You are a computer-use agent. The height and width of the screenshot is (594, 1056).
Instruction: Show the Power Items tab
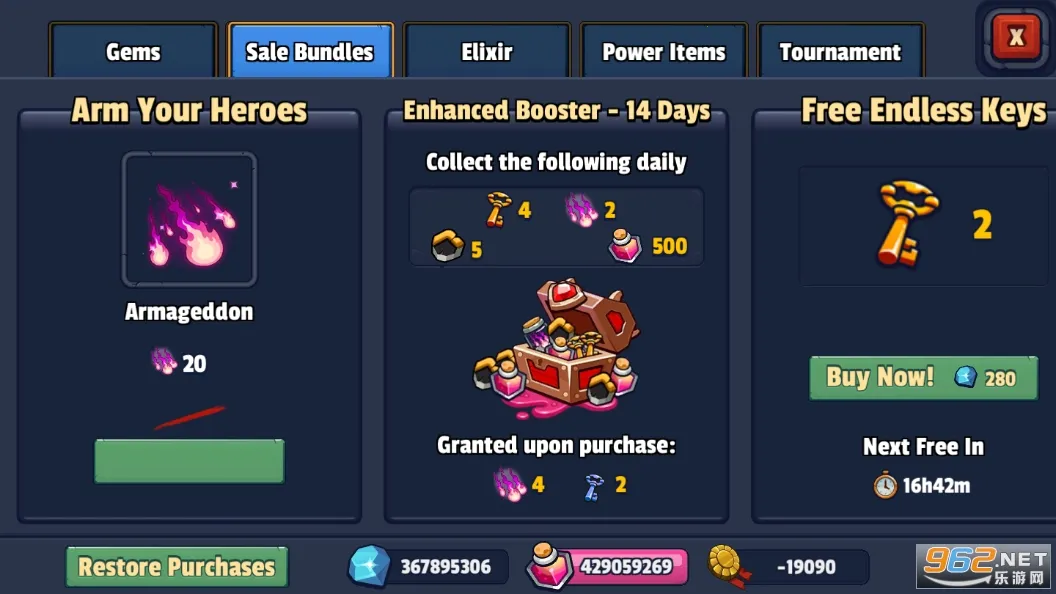(664, 52)
